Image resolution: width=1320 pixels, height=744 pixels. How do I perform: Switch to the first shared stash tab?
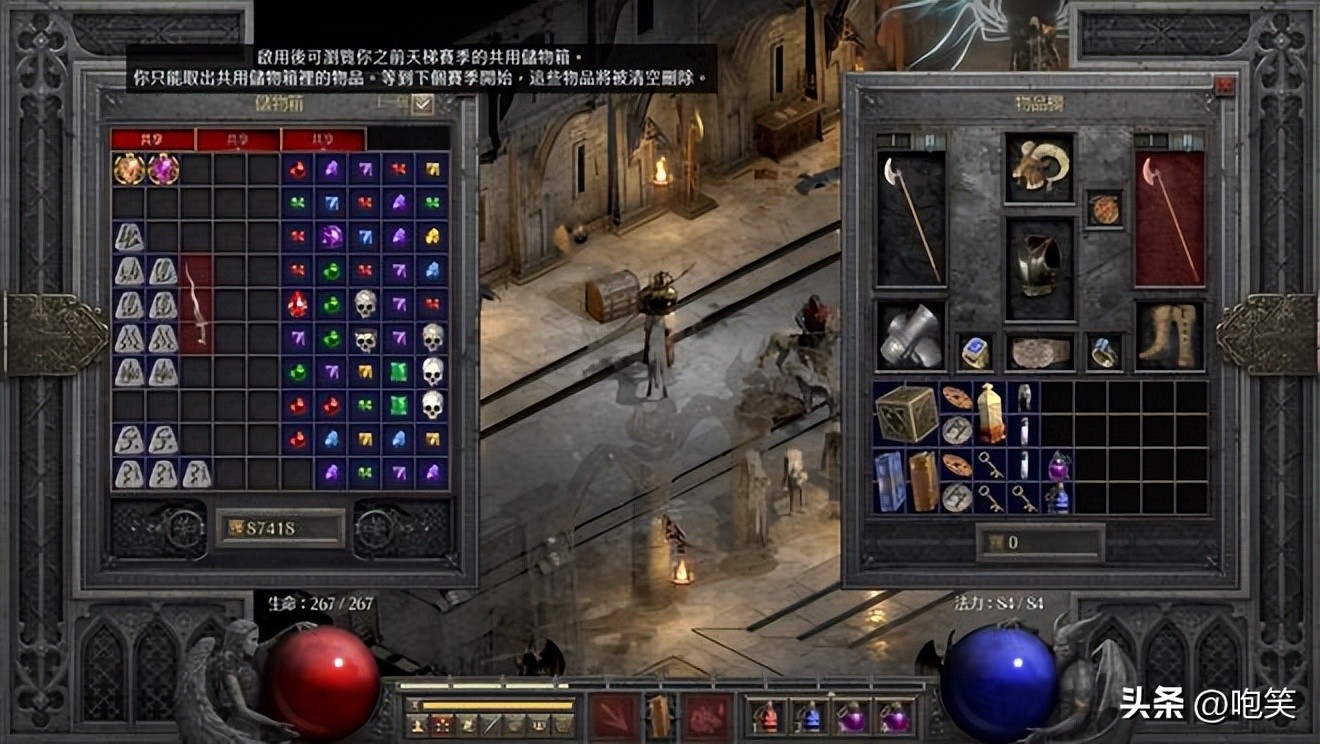152,139
